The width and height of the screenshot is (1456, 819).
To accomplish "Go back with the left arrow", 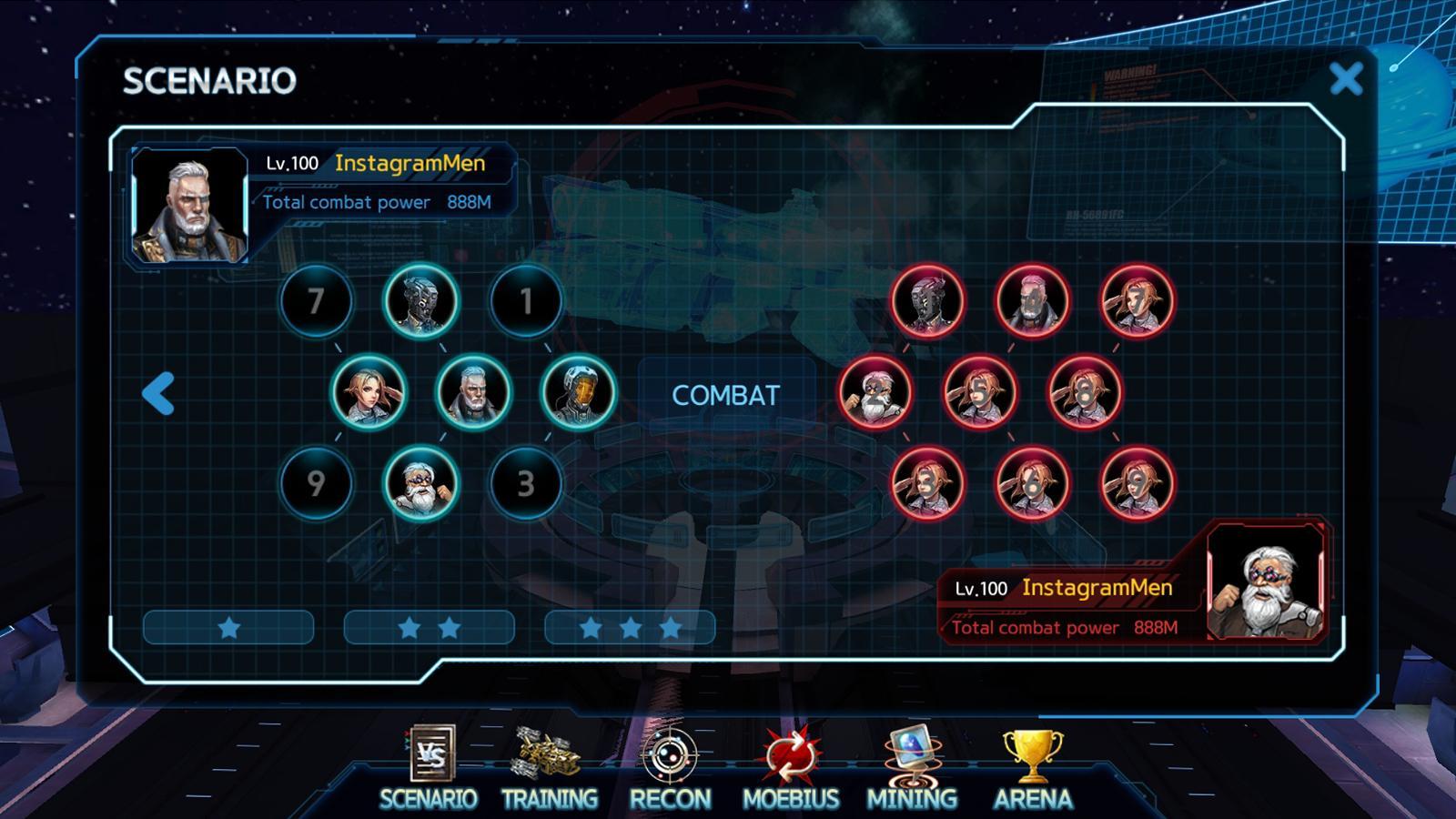I will (x=159, y=395).
